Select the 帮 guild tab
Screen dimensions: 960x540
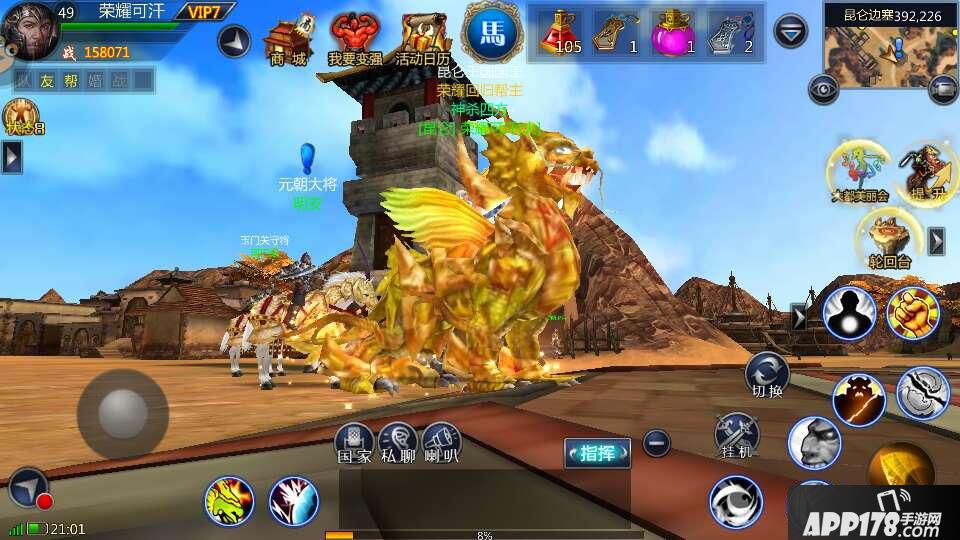pos(70,81)
